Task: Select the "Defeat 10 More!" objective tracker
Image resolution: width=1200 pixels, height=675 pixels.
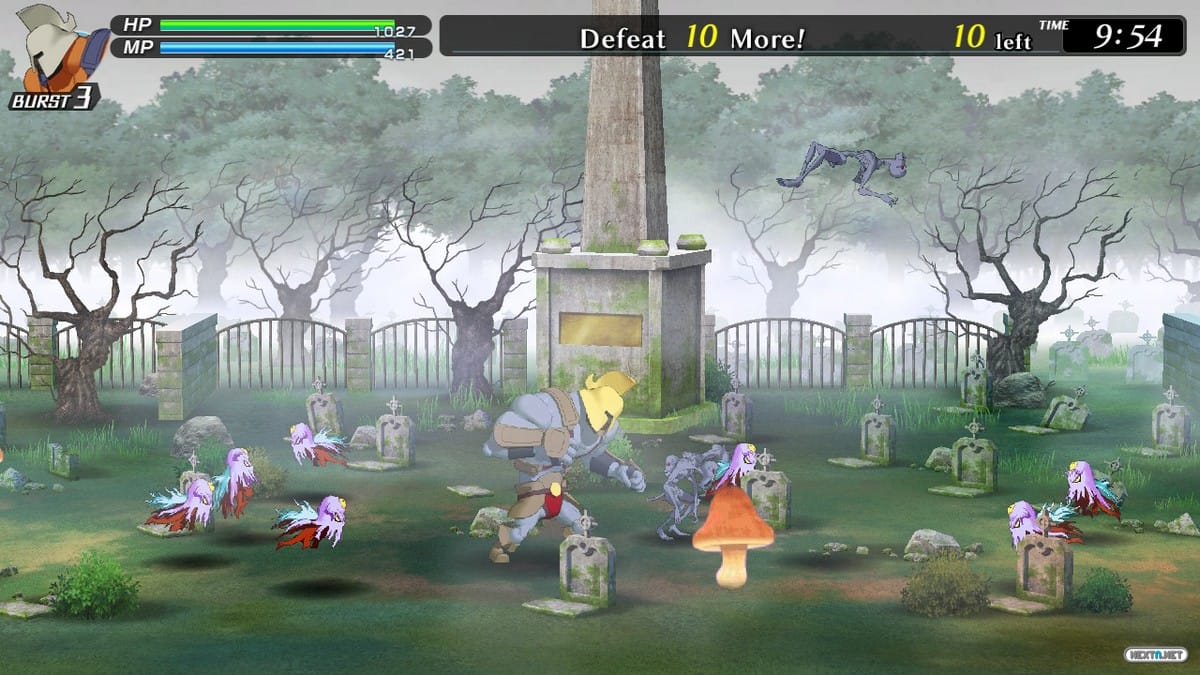Action: 692,38
